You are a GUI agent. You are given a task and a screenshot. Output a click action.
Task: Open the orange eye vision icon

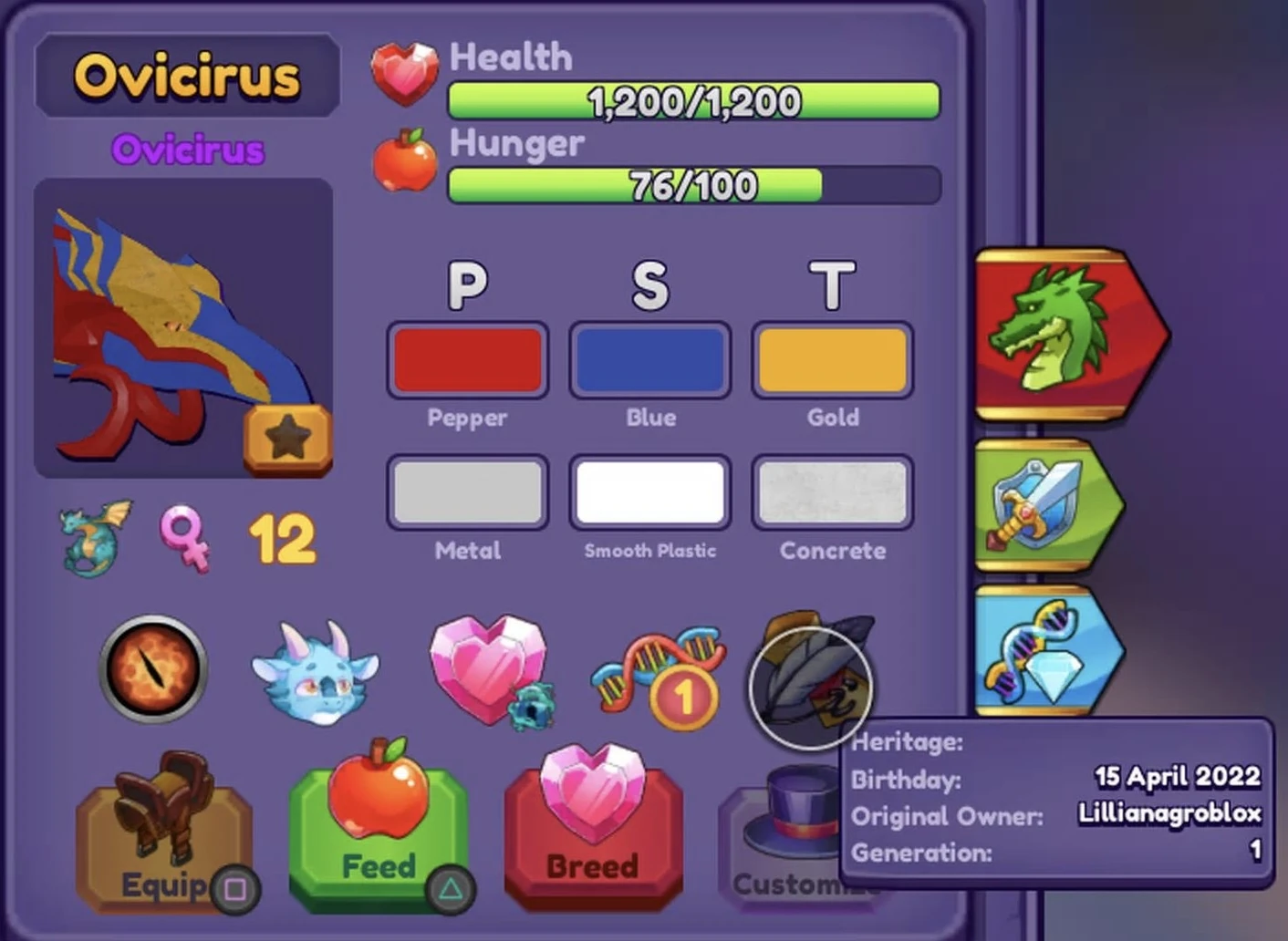(x=152, y=672)
